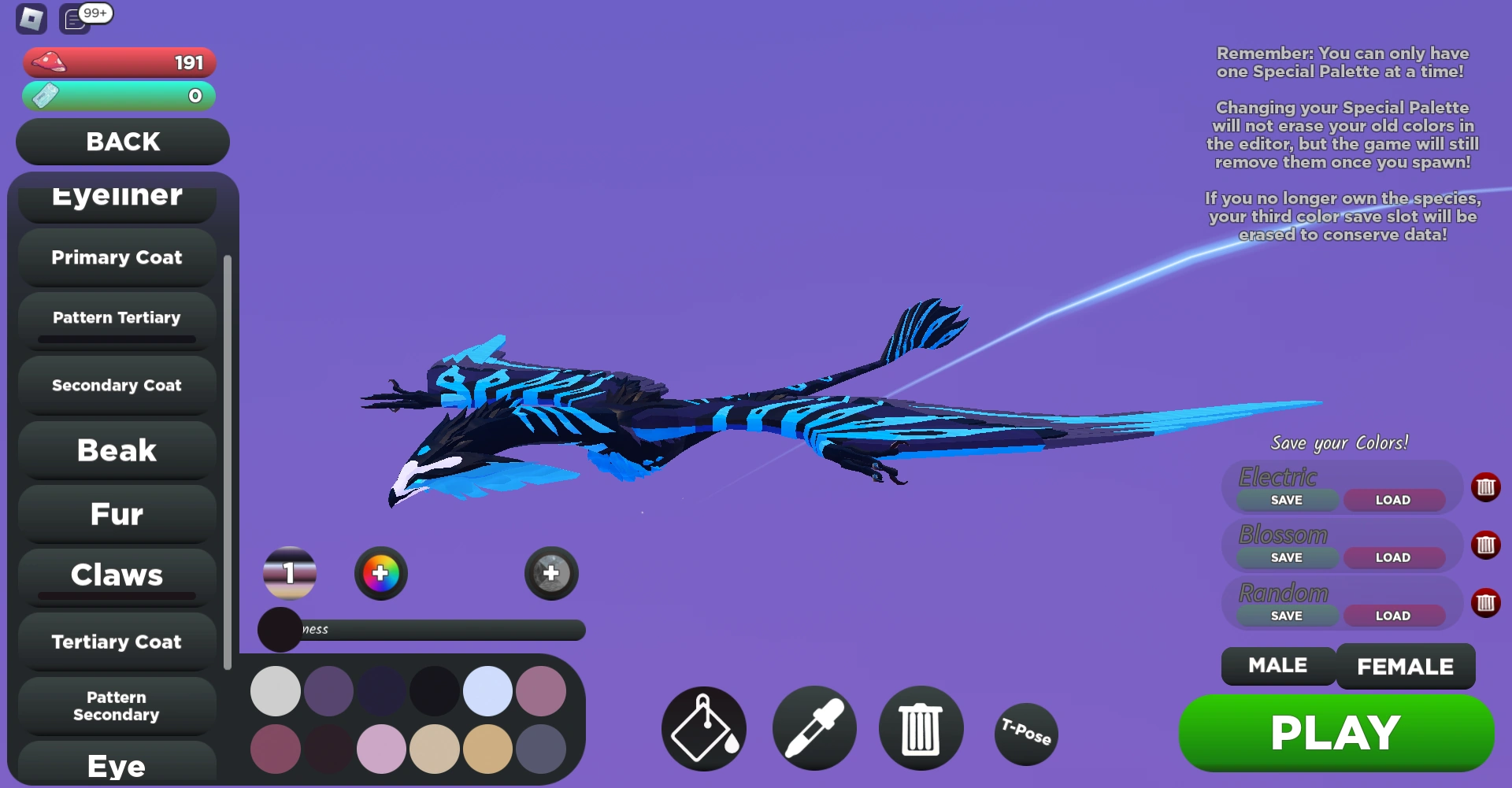Click the trash can clear tool

(920, 728)
